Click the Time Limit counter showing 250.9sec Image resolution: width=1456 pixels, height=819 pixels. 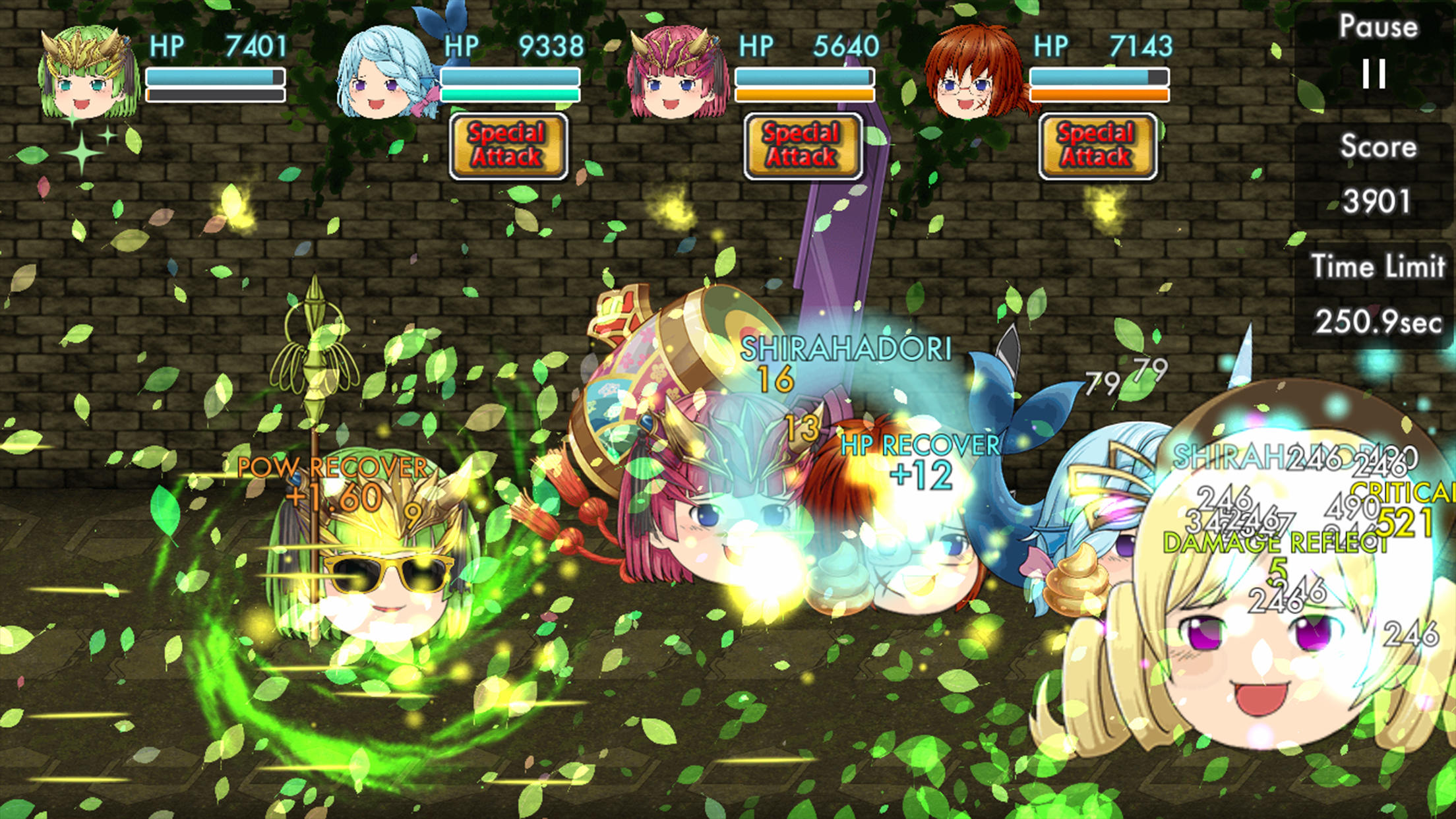(x=1378, y=323)
